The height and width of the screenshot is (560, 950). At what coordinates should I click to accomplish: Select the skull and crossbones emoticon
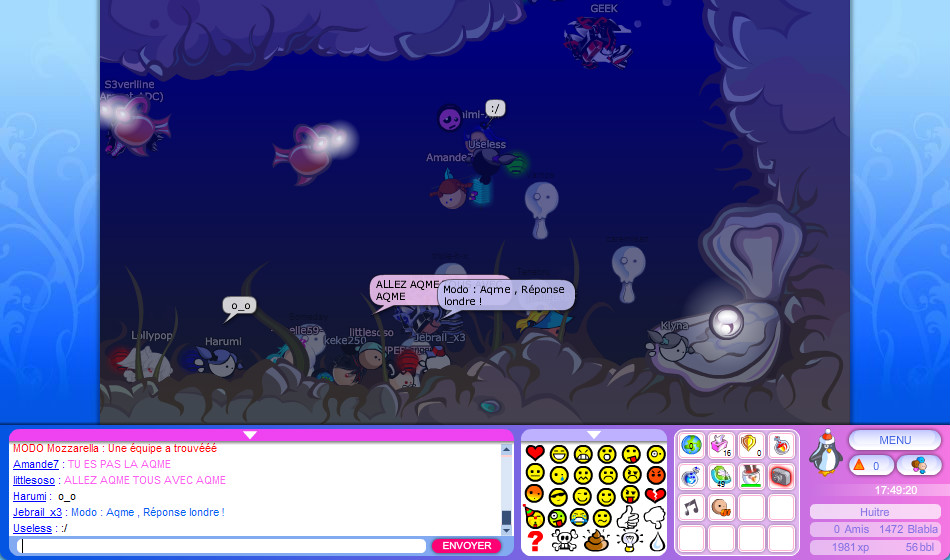(x=564, y=541)
